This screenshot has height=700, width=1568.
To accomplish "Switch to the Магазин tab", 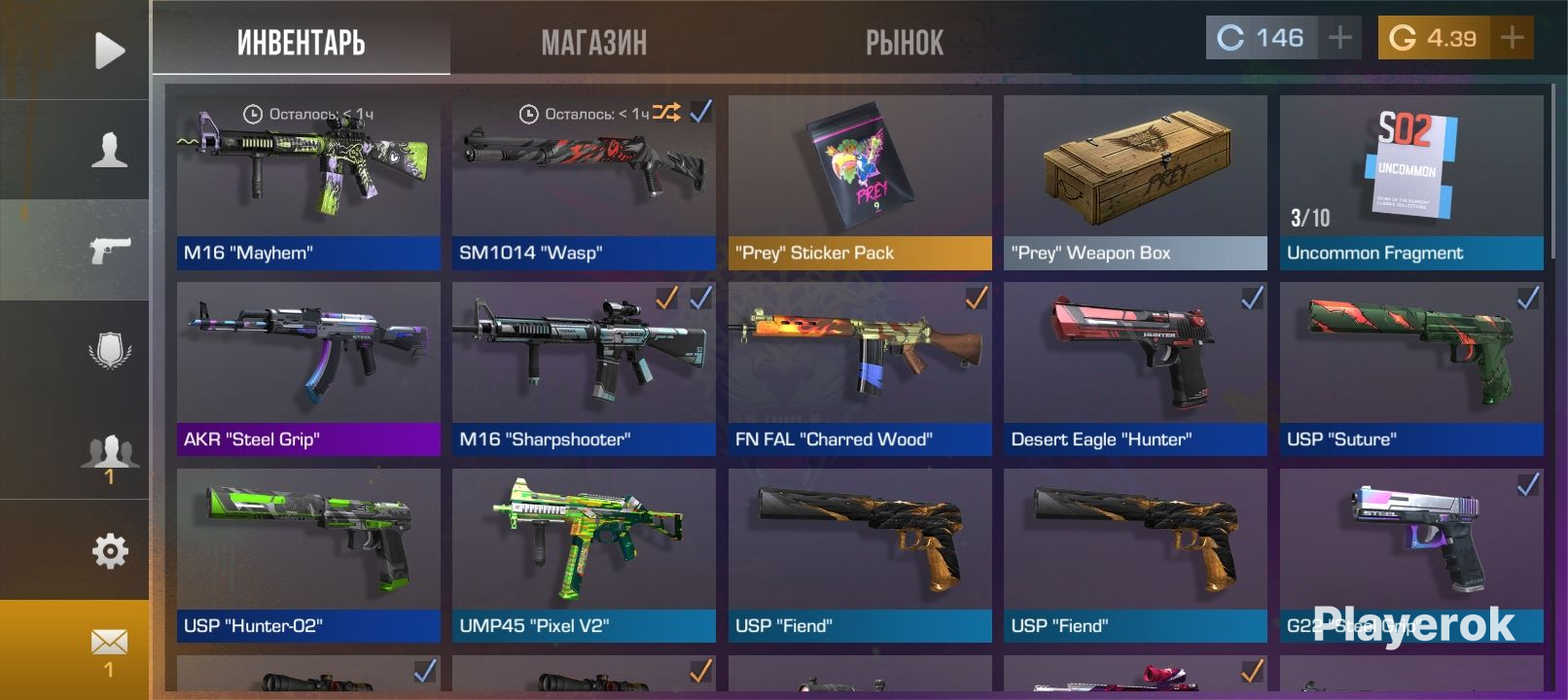I will pos(593,43).
